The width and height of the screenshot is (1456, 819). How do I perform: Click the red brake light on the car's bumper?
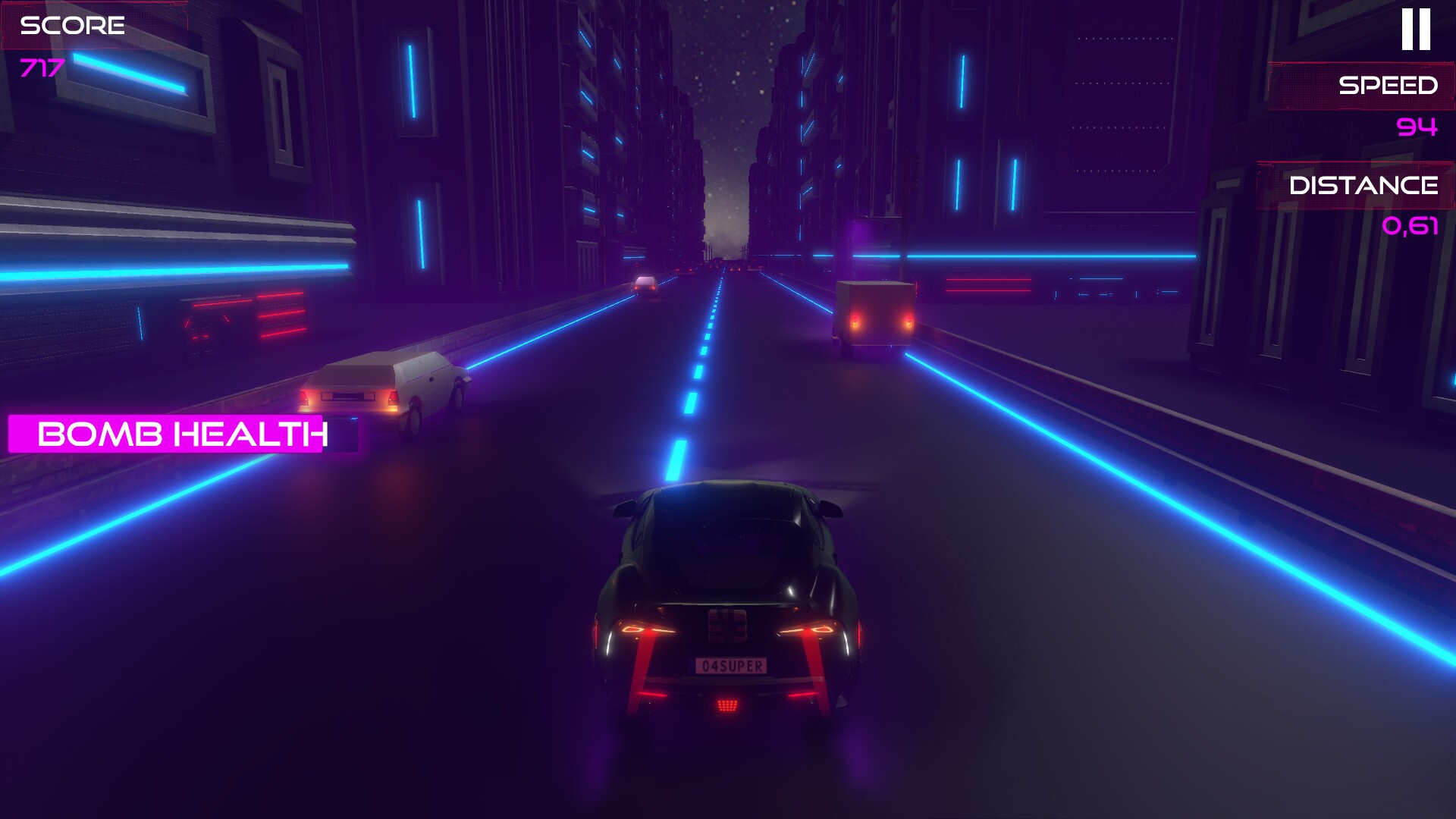[x=726, y=707]
